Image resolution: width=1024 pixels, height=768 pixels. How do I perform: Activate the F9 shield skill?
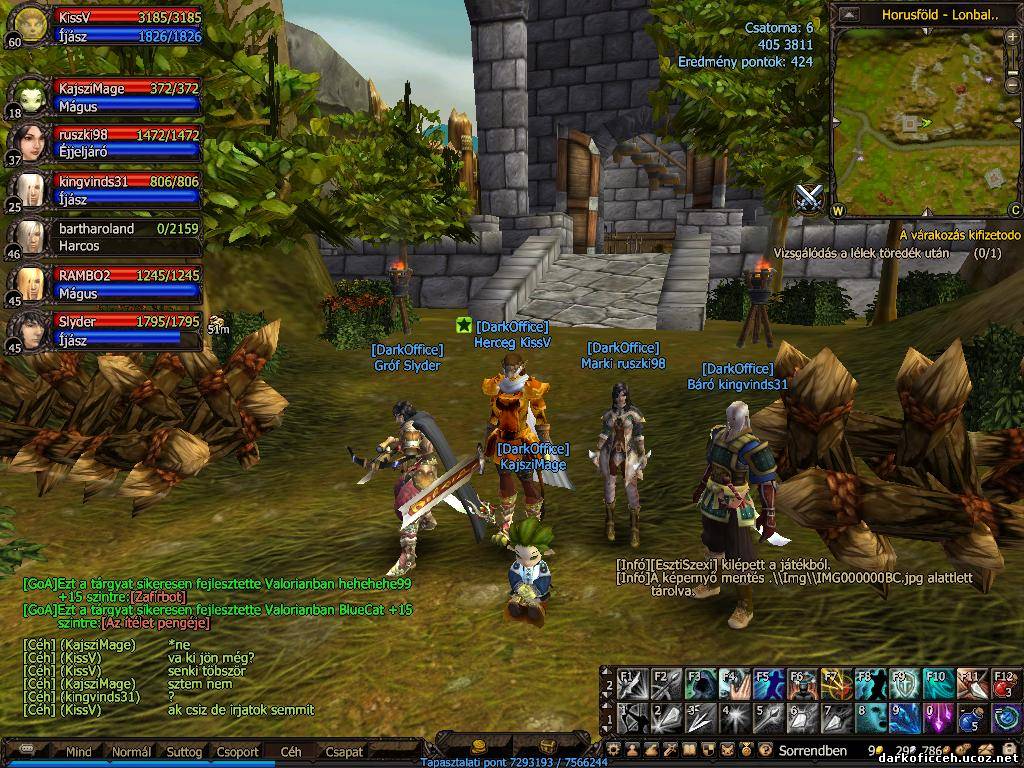tap(904, 684)
